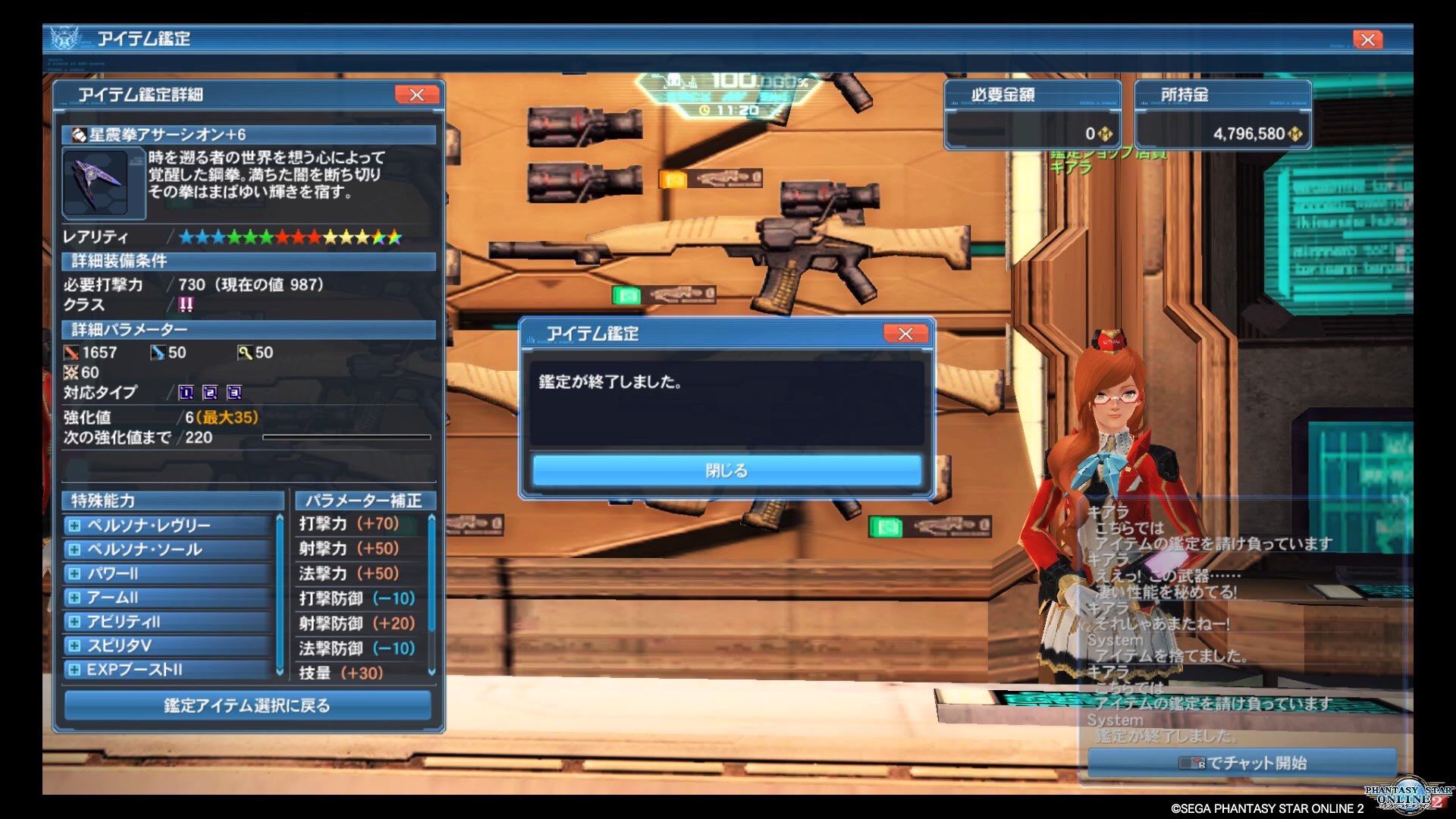Return to appraisal item selection (鑑定アイテム選択に戻る)
This screenshot has height=819, width=1456.
pos(247,705)
